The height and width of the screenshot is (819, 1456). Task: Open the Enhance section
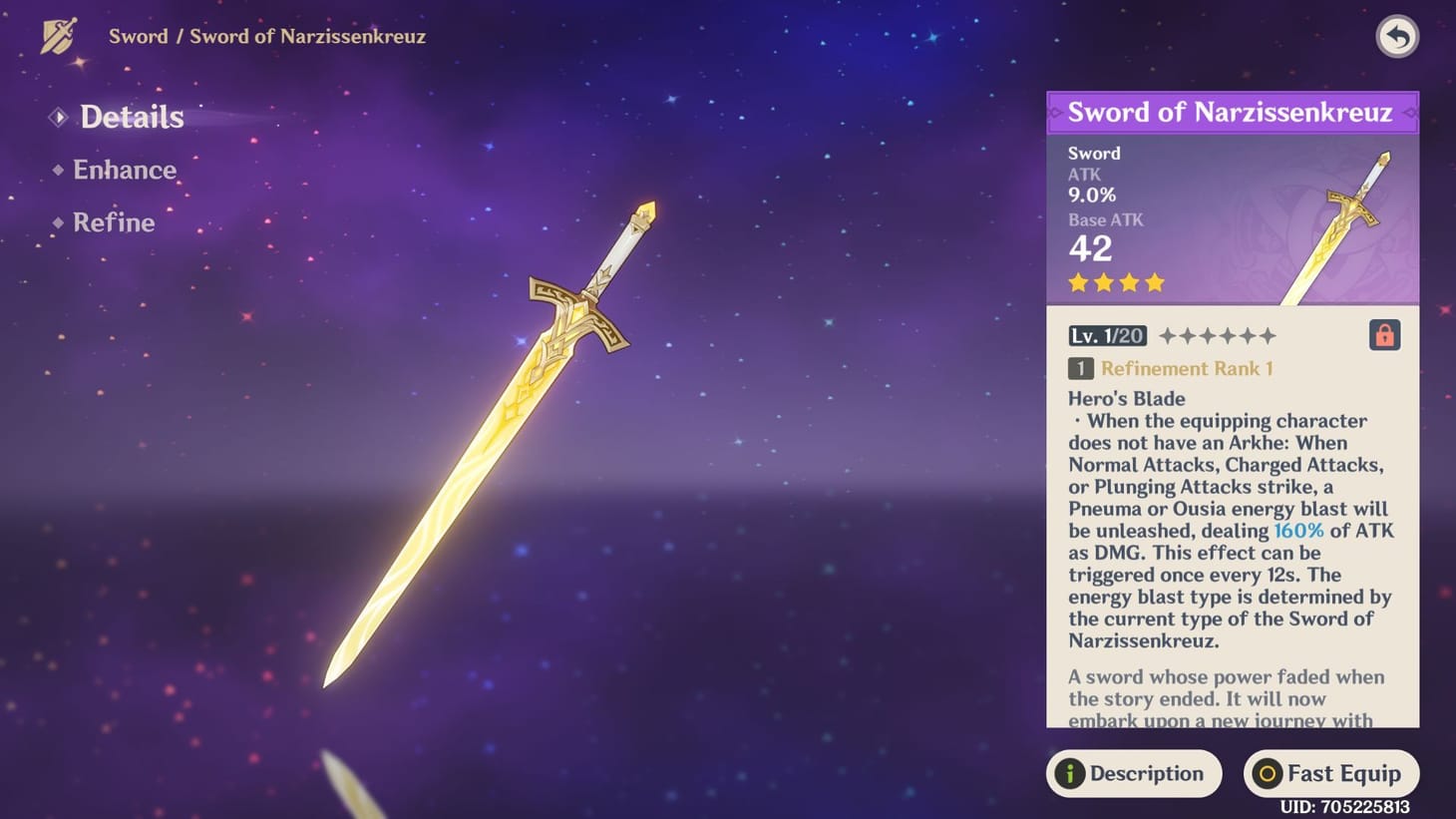pyautogui.click(x=124, y=170)
